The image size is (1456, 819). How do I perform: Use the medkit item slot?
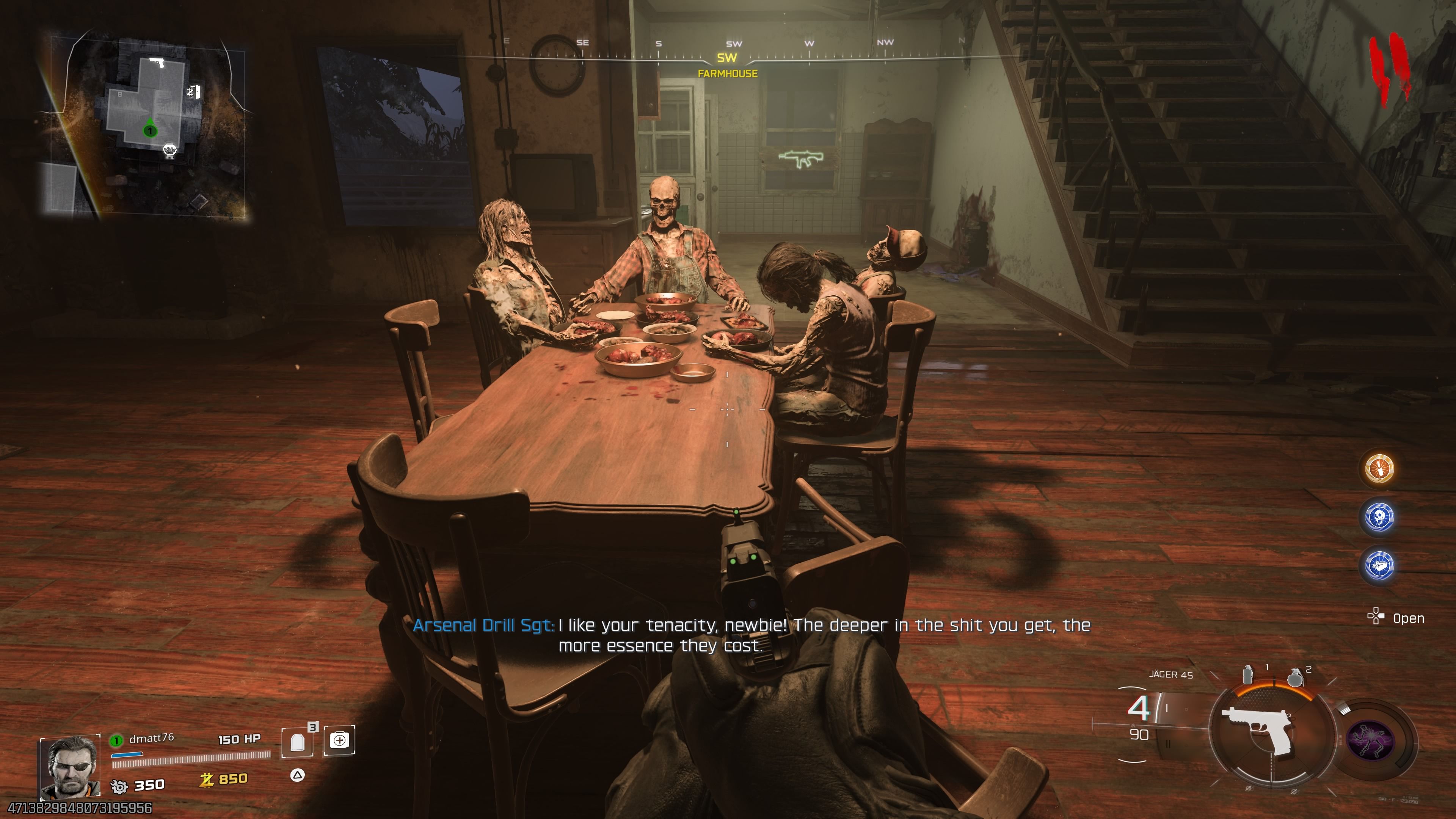339,740
